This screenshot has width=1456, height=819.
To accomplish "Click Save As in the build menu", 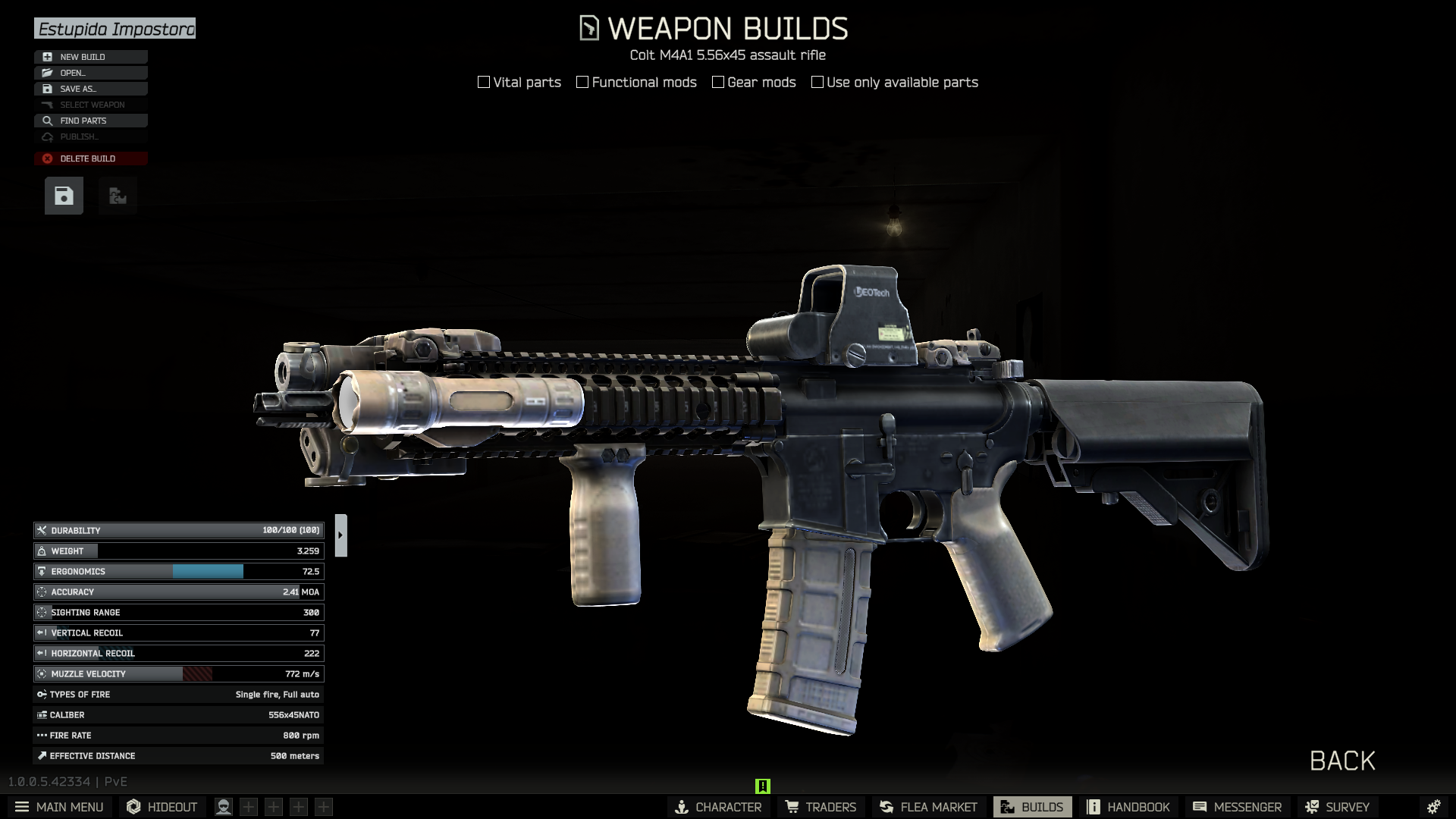I will coord(90,89).
